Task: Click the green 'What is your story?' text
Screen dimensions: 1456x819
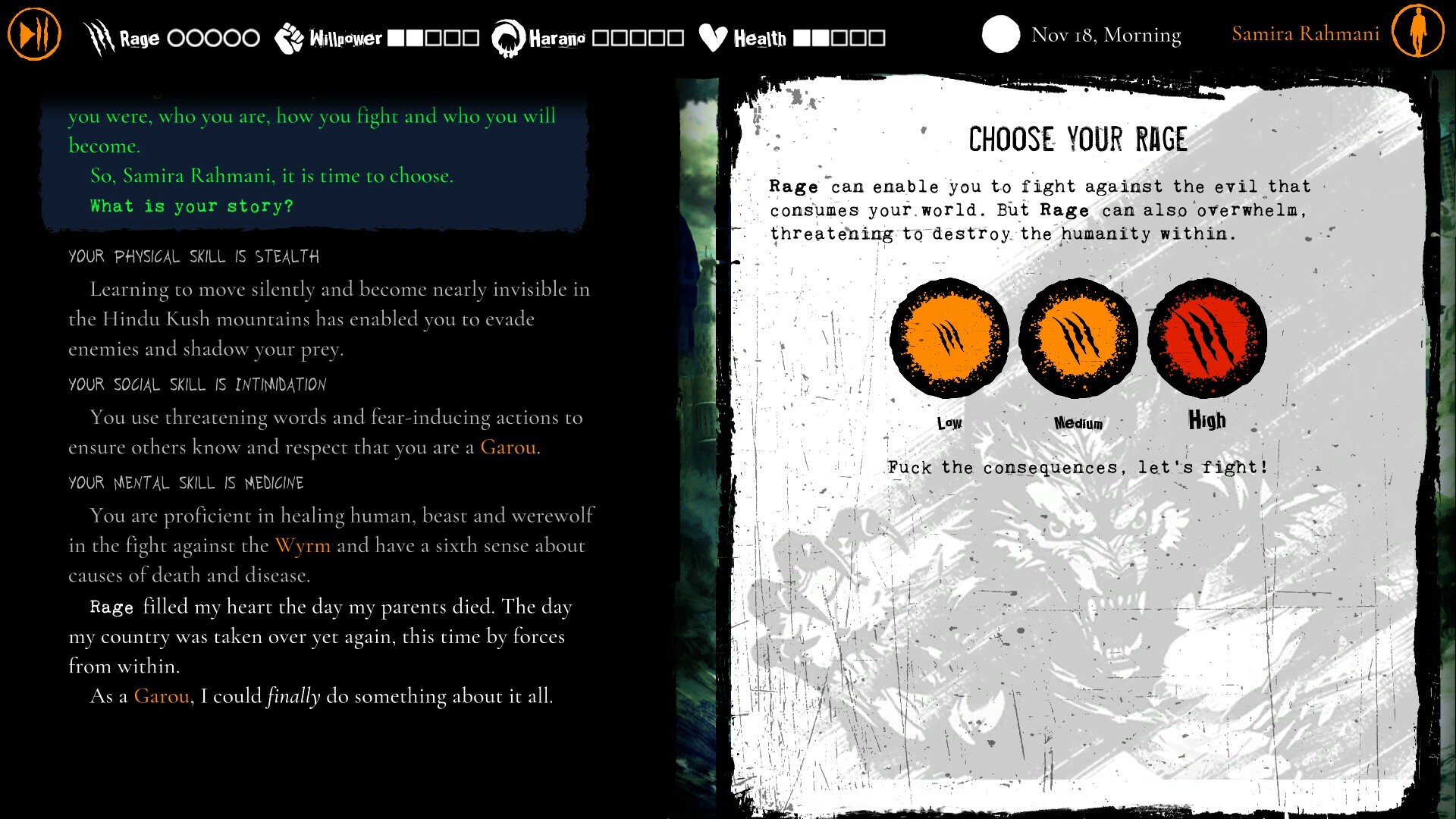Action: pos(190,206)
